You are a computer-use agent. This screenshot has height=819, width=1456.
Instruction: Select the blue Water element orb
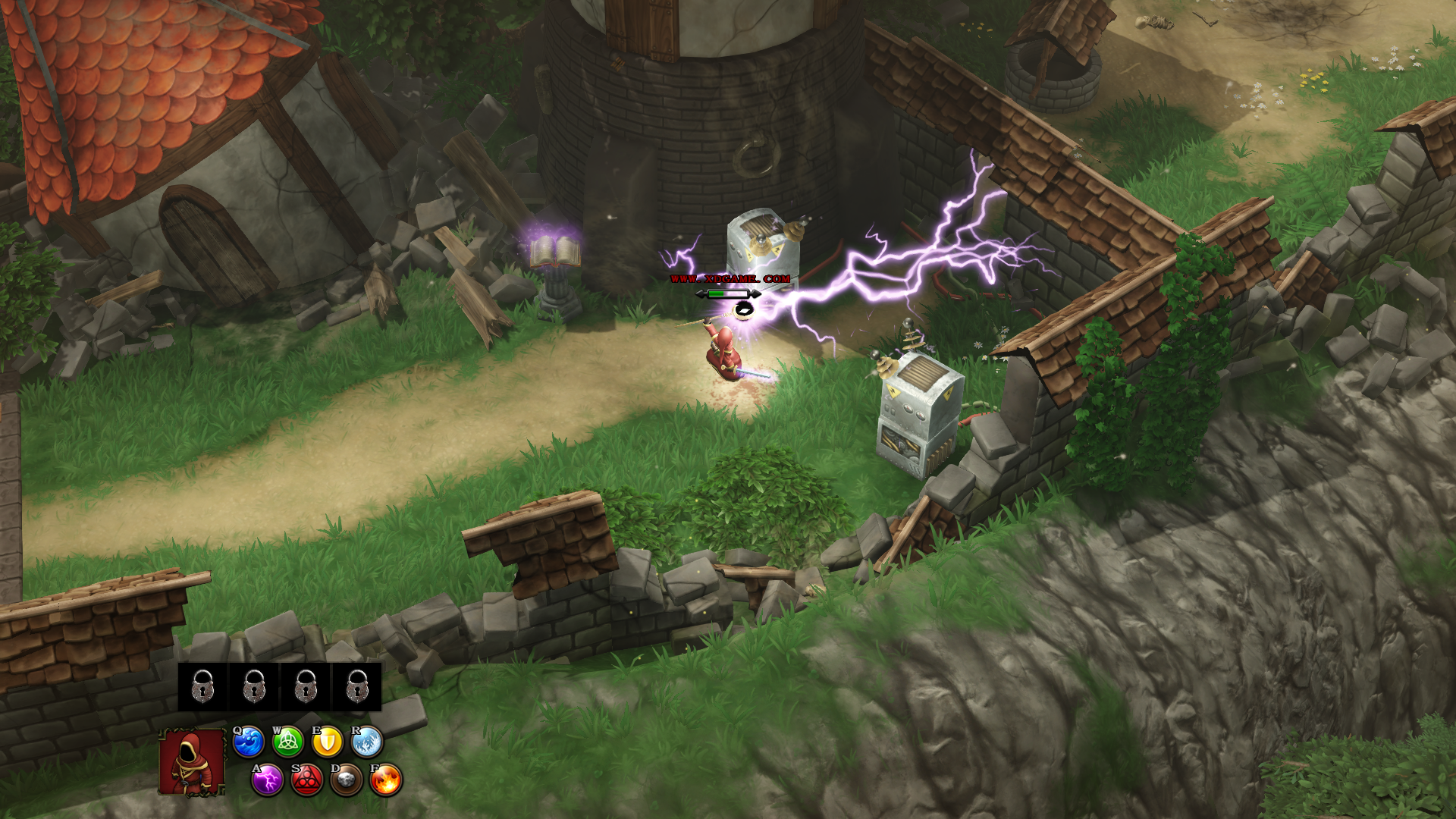click(248, 742)
